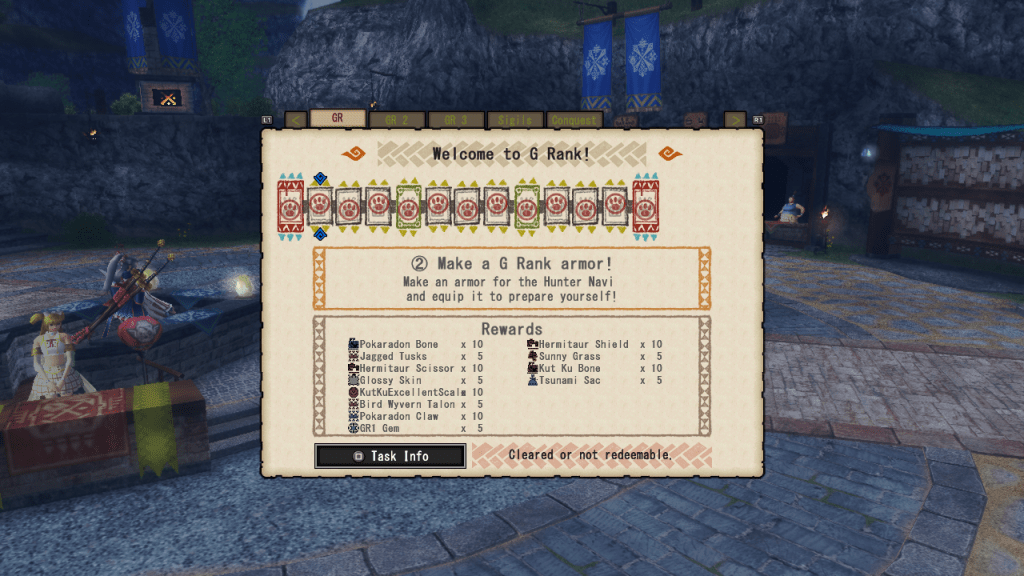Screen dimensions: 1024x576
Task: Show the Conquest tab
Action: tap(574, 119)
